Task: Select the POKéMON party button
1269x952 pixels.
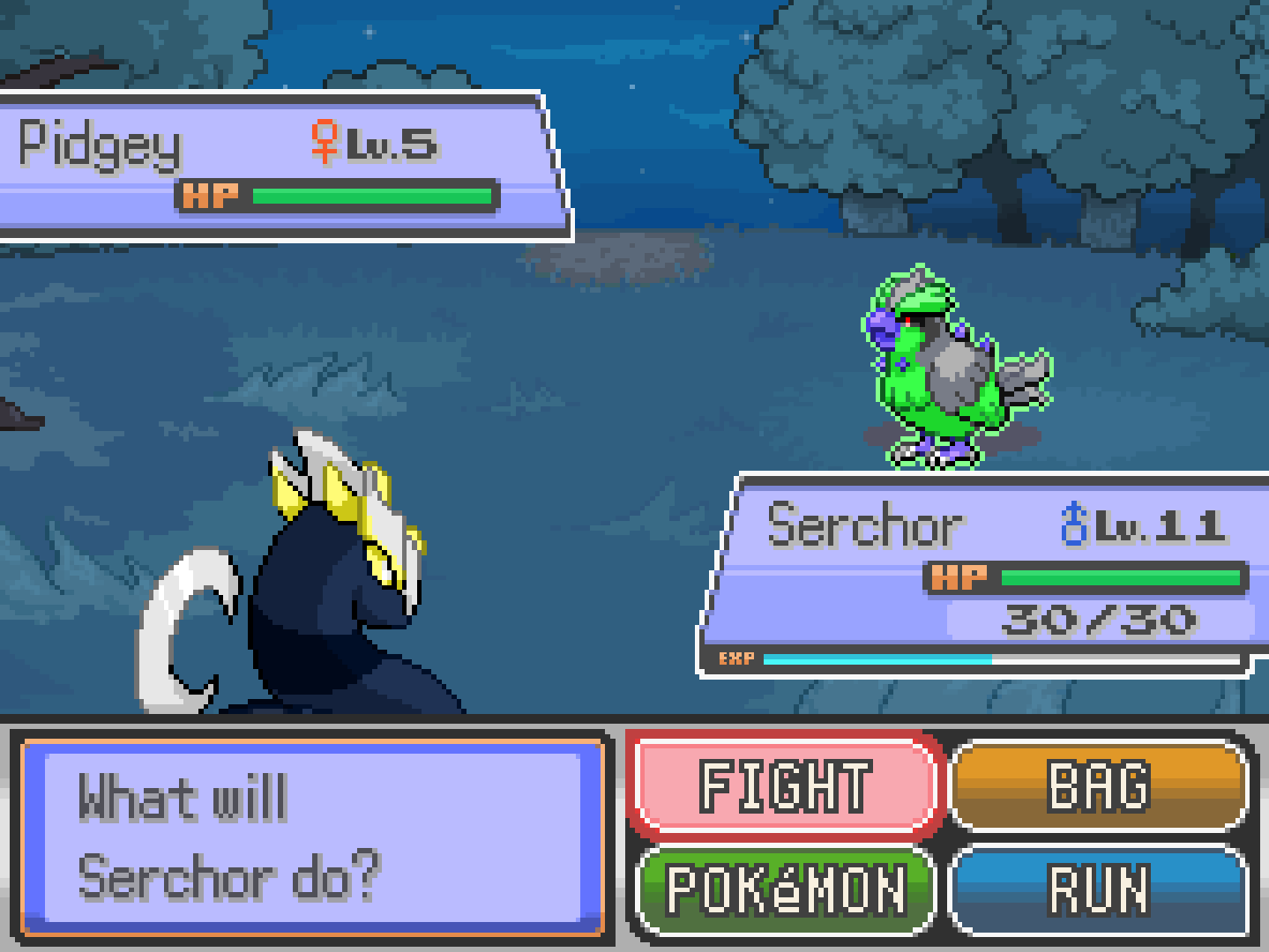Action: tap(785, 889)
